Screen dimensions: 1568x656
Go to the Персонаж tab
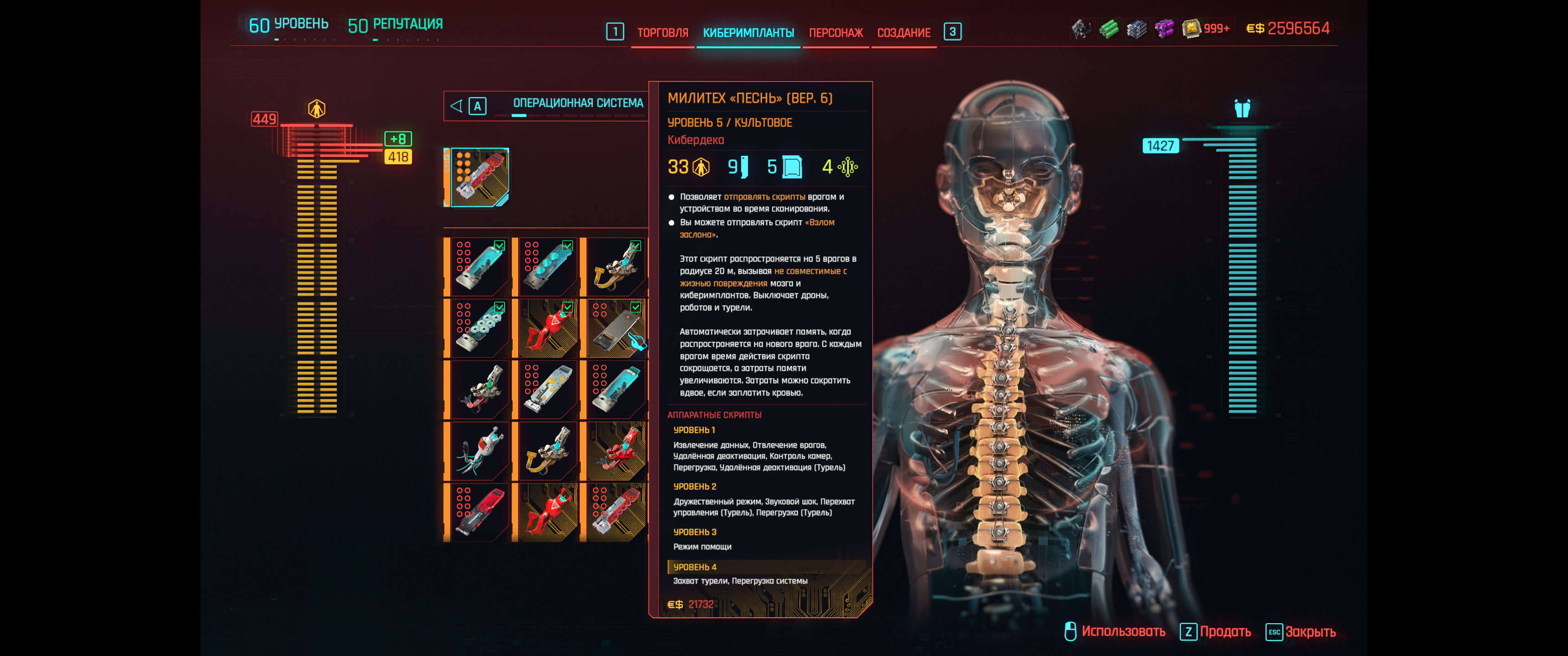pos(835,33)
